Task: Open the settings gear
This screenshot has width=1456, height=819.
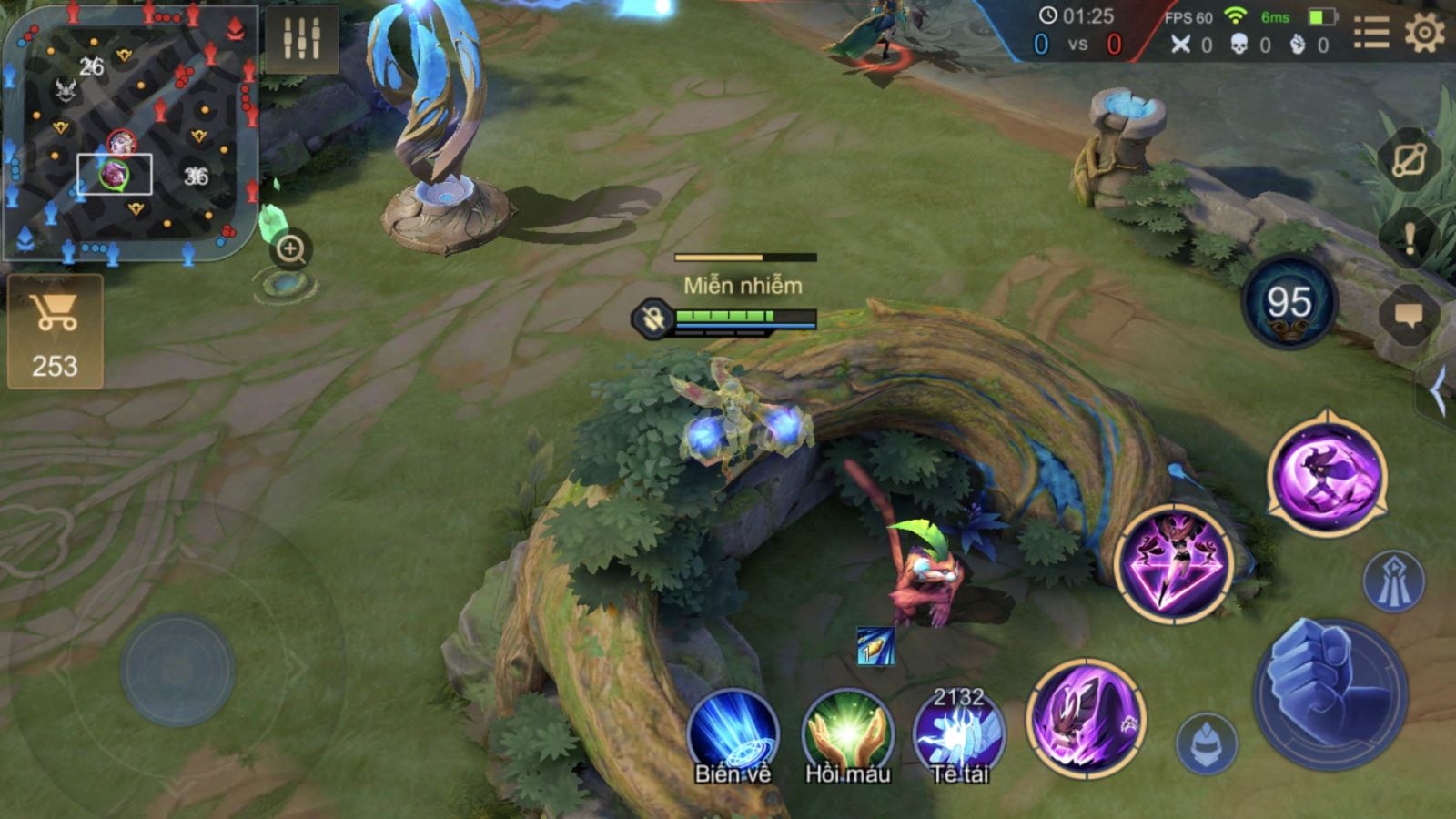Action: point(1424,35)
